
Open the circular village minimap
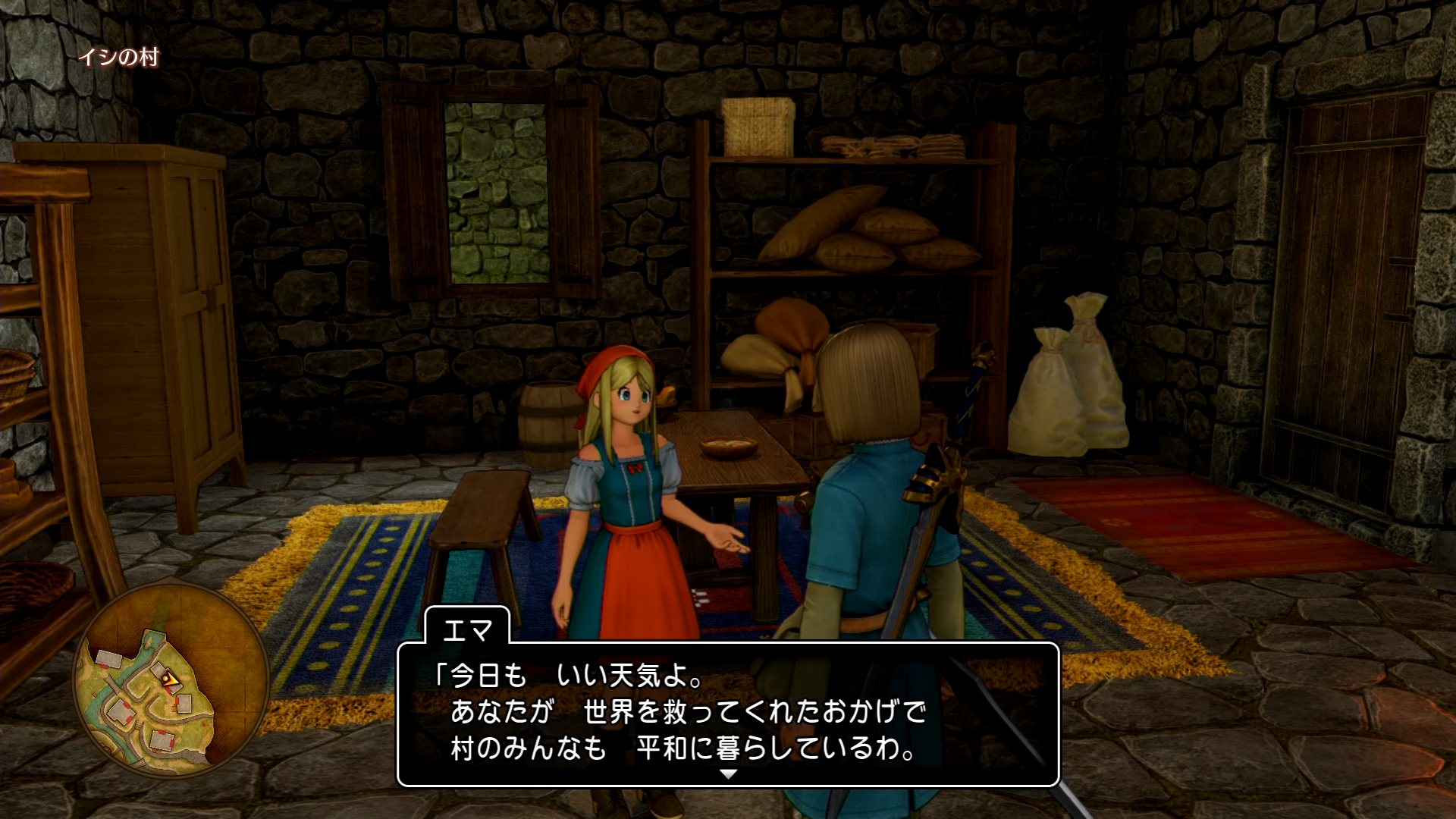[171, 679]
